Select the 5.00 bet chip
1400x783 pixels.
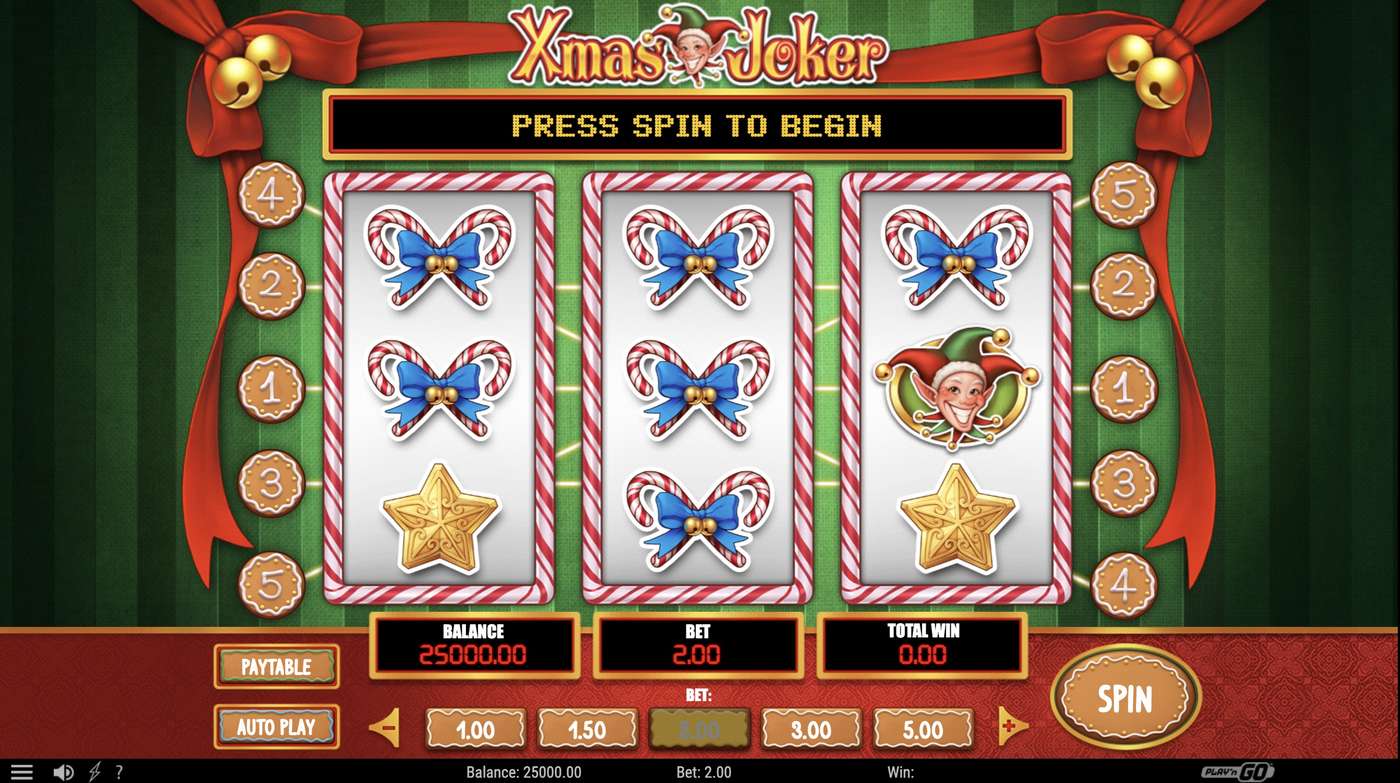[x=922, y=728]
